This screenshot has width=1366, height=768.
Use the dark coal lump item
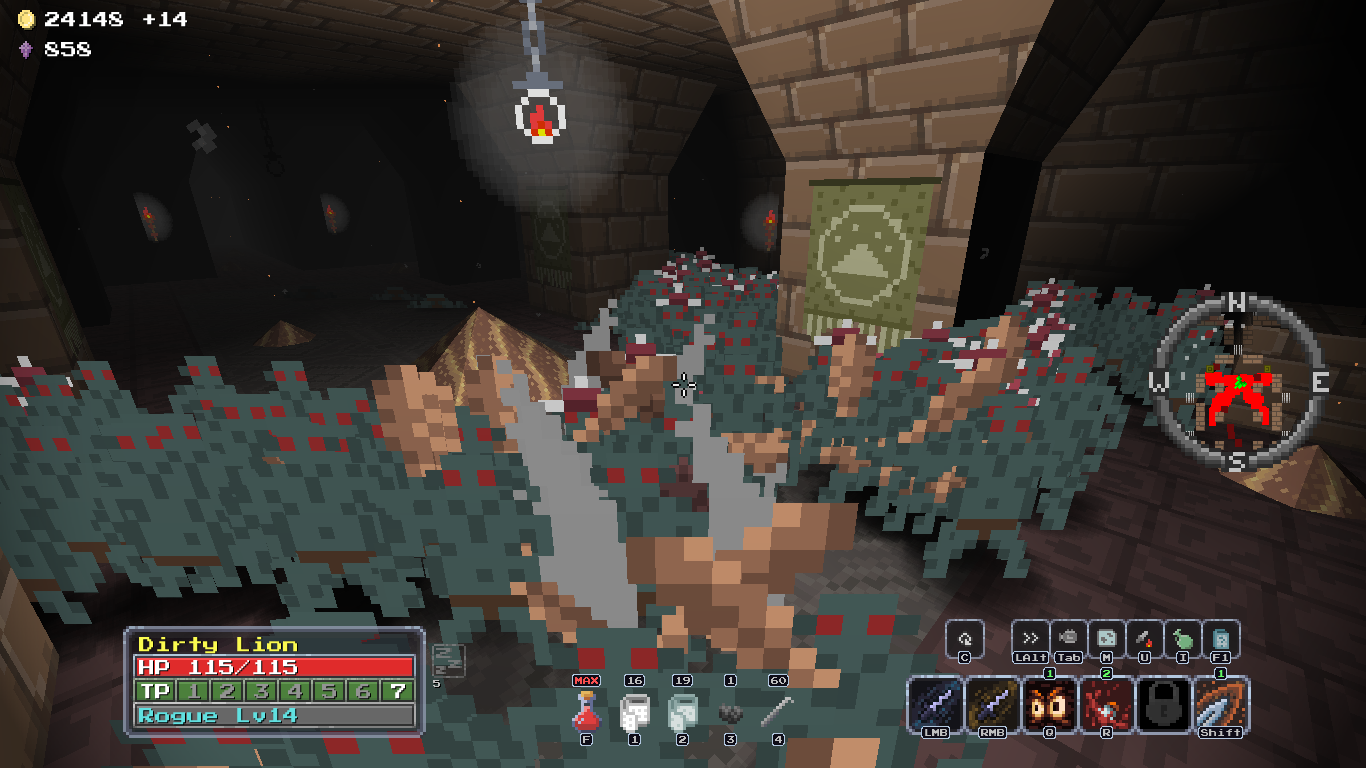(x=730, y=713)
